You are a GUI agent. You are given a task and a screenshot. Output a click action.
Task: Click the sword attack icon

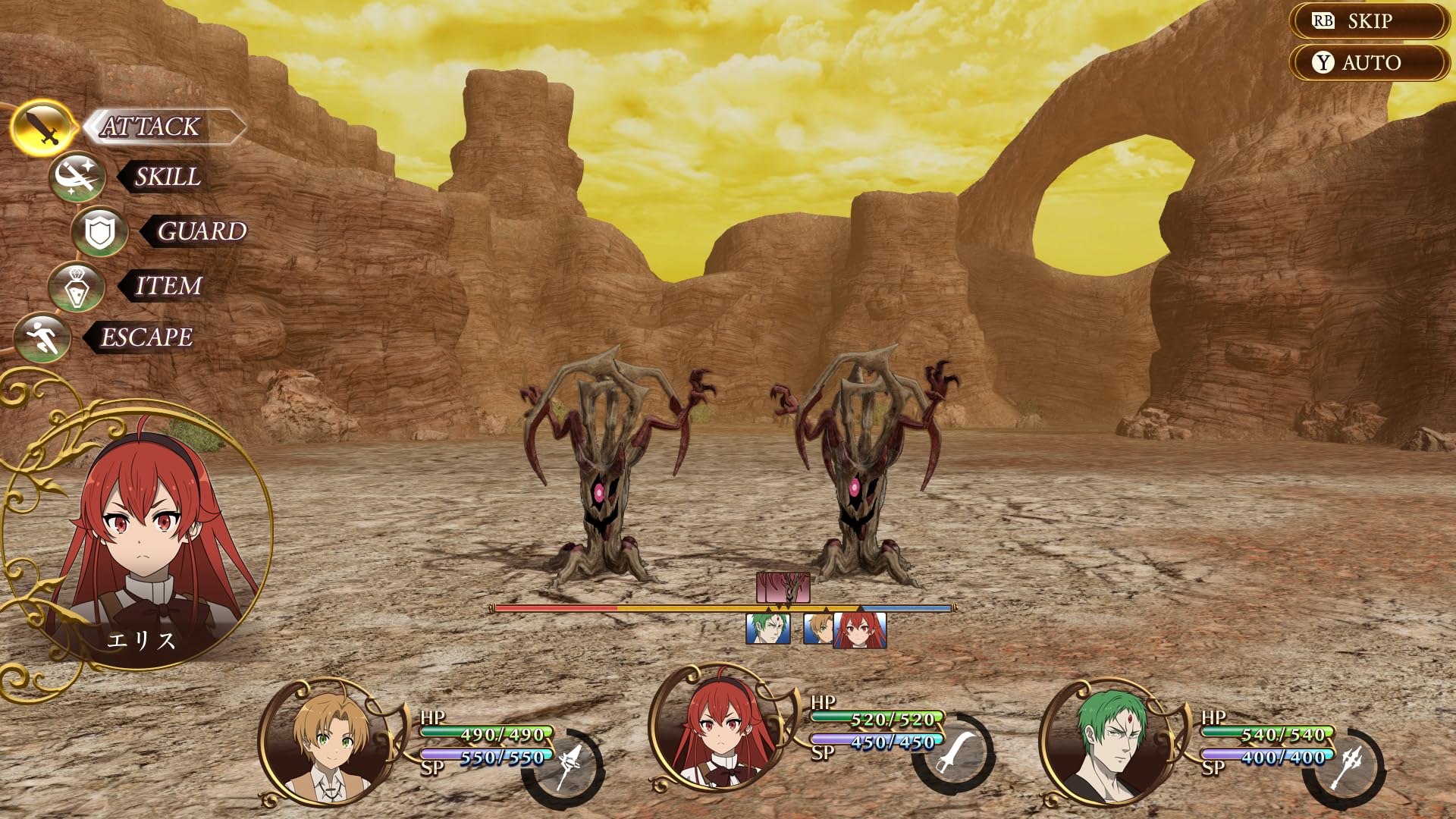pyautogui.click(x=44, y=127)
